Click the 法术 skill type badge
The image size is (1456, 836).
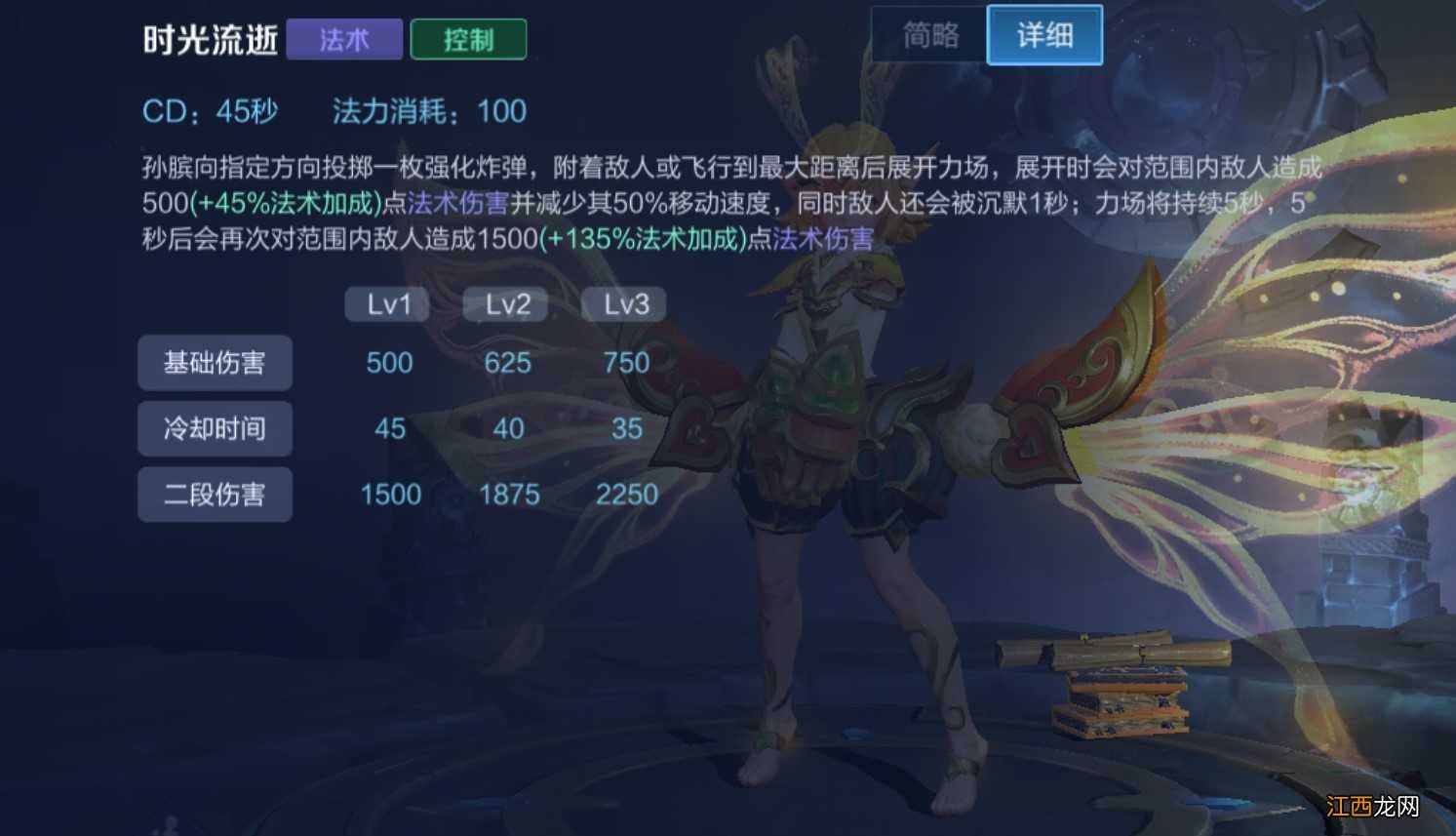pos(343,39)
